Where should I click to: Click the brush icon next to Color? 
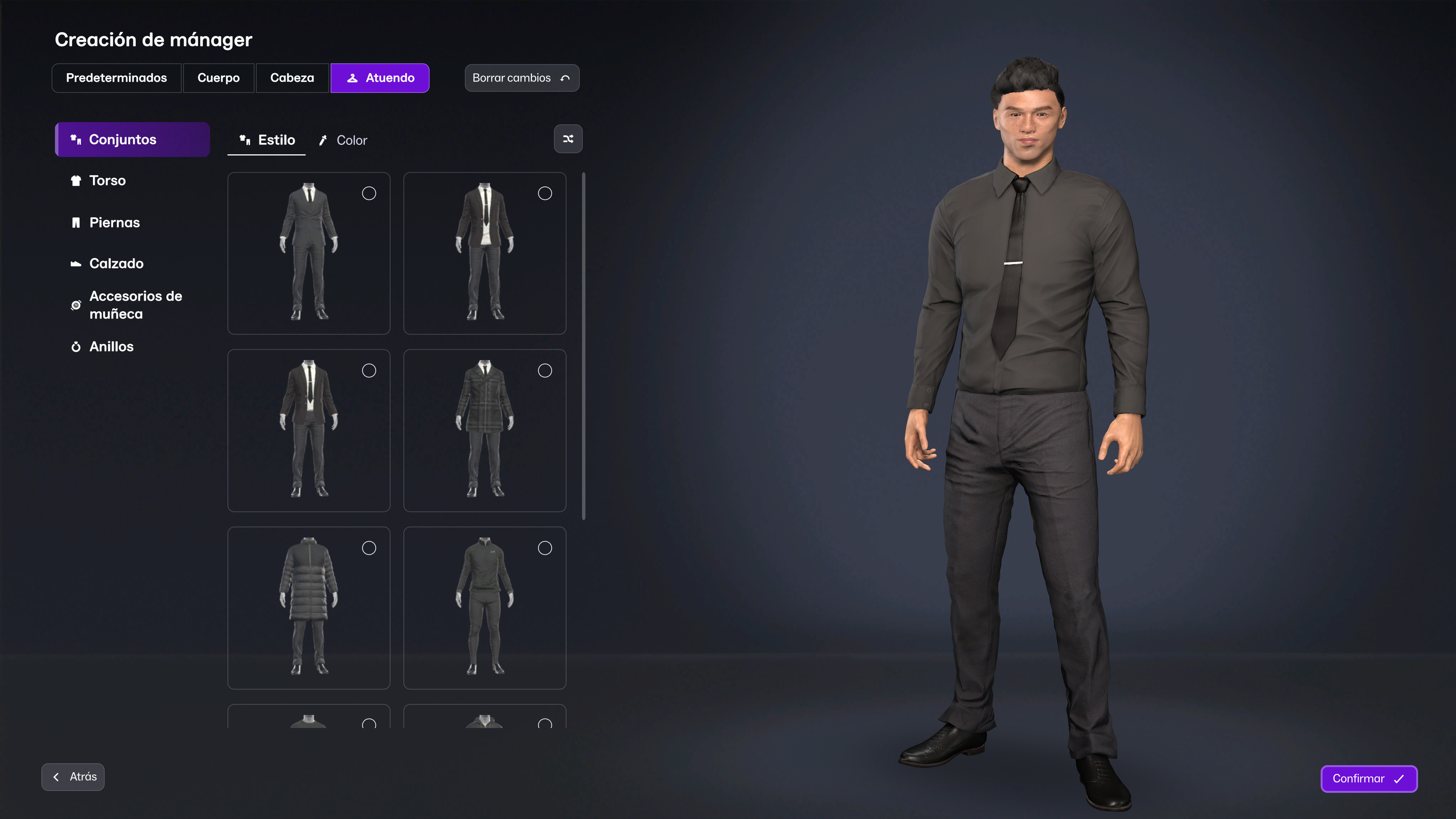[323, 140]
